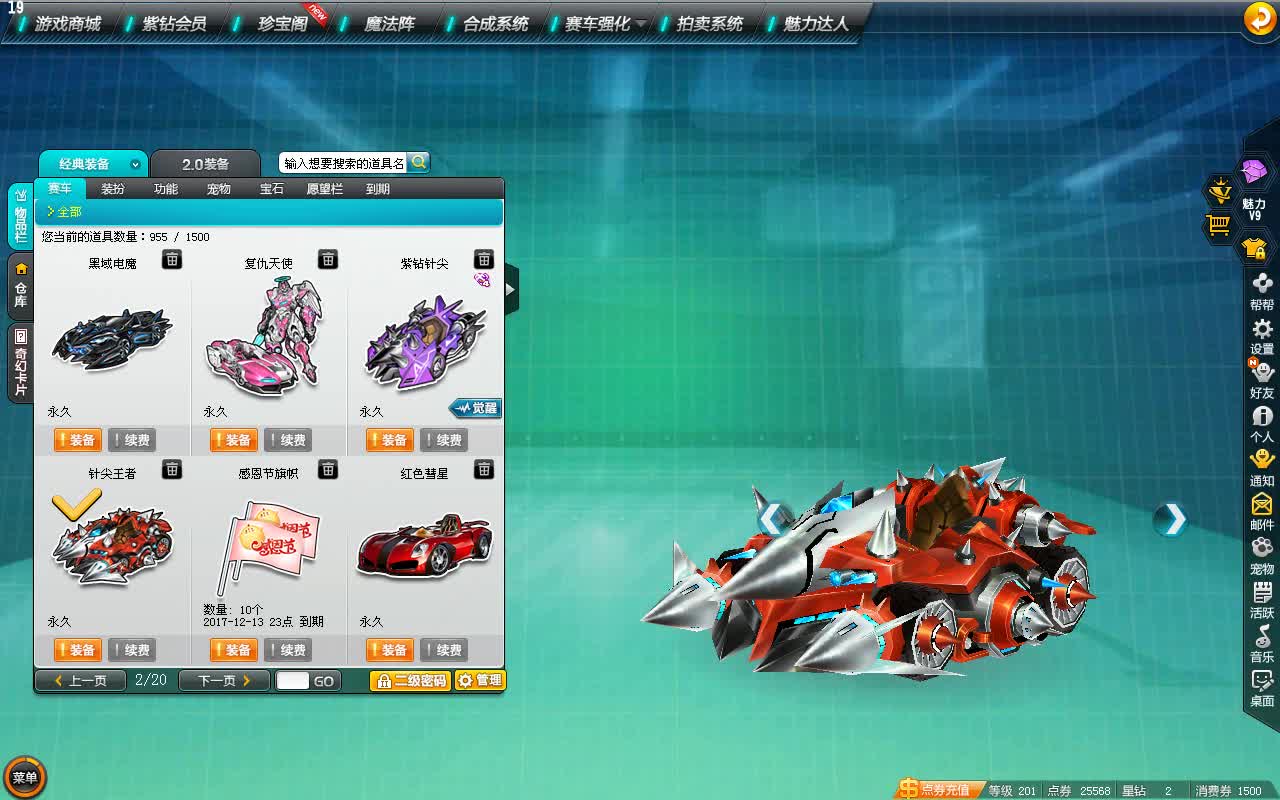The image size is (1280, 800).
Task: Switch to the 2.0装备 tab
Action: (207, 163)
